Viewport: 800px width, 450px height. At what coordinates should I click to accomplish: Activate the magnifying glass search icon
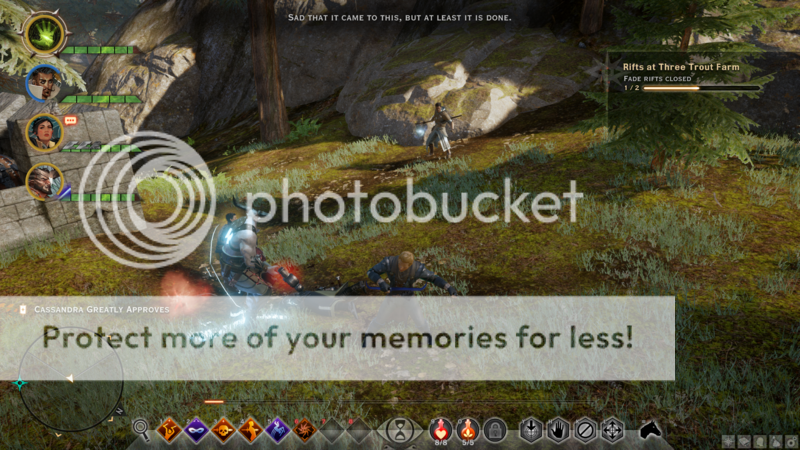click(x=142, y=430)
